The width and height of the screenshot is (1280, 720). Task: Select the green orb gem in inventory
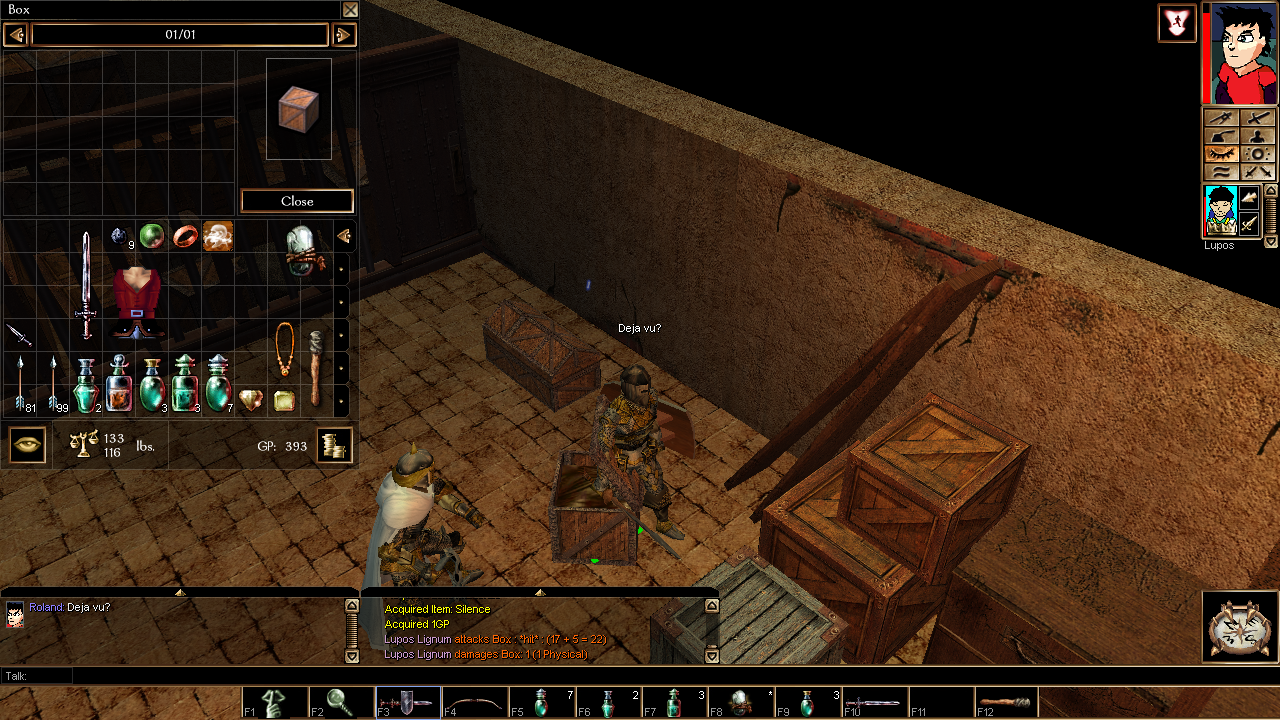coord(152,236)
